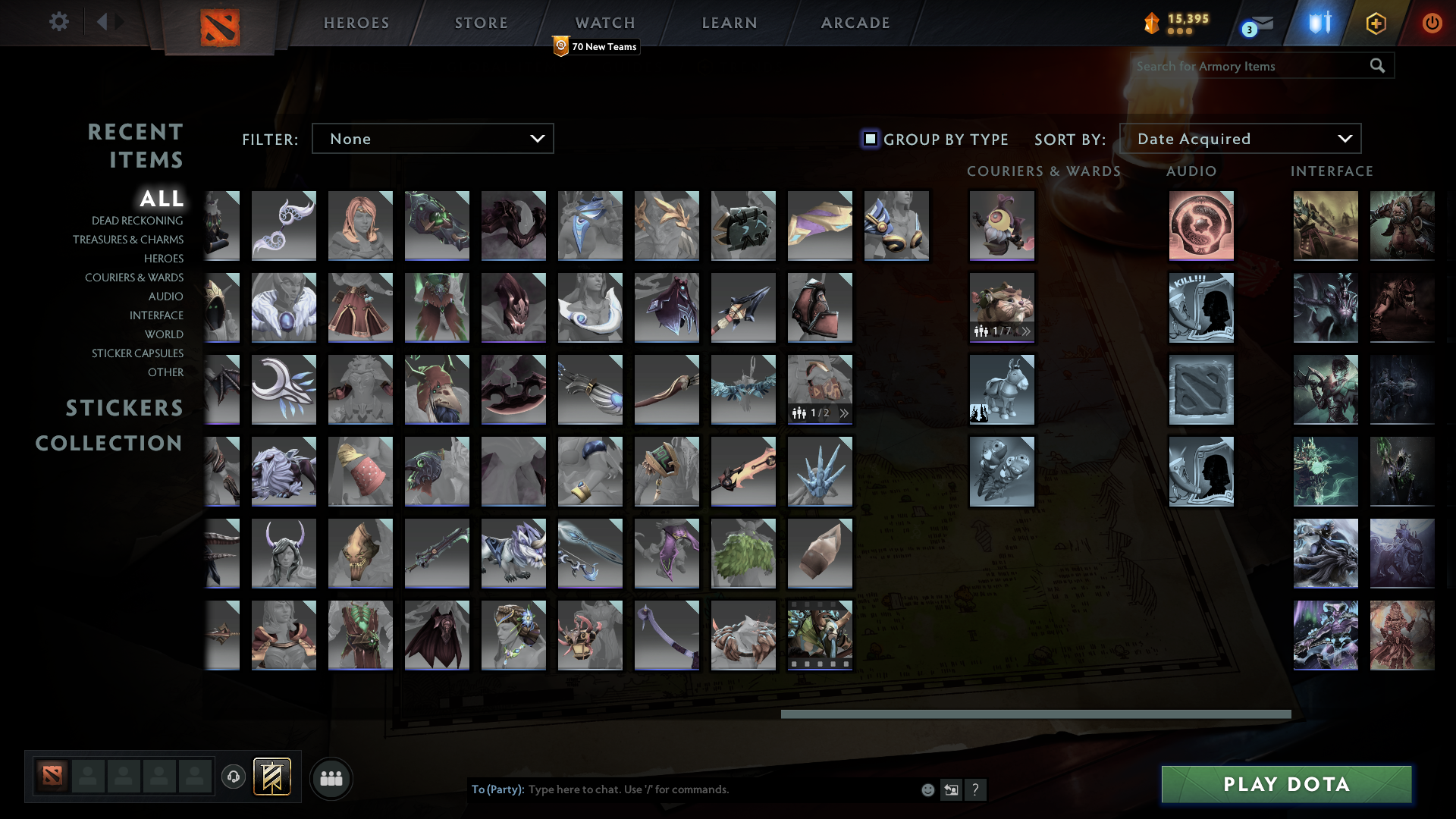The width and height of the screenshot is (1456, 819).
Task: Toggle the GROUP BY TYPE checkbox
Action: click(x=868, y=139)
